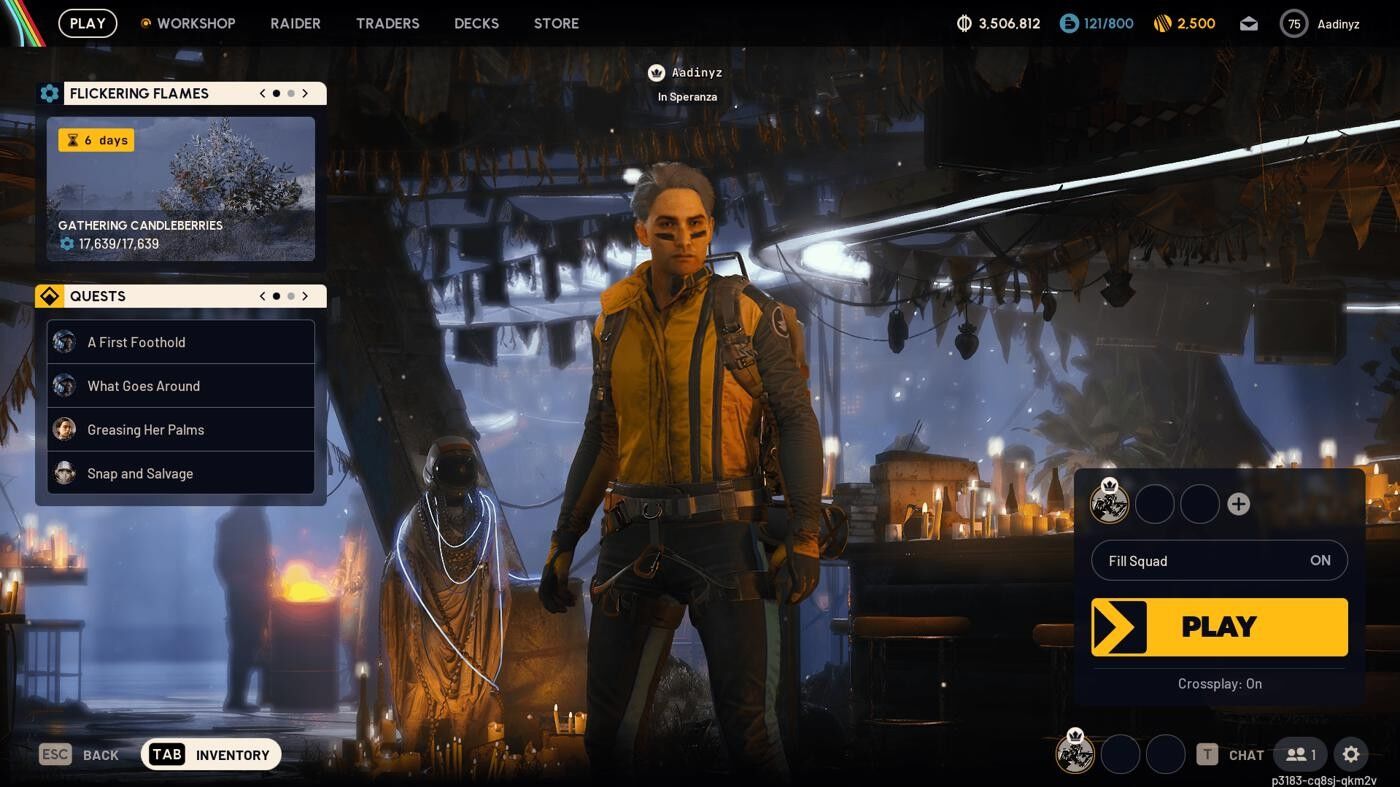
Task: Switch to the Traders tab
Action: point(388,23)
